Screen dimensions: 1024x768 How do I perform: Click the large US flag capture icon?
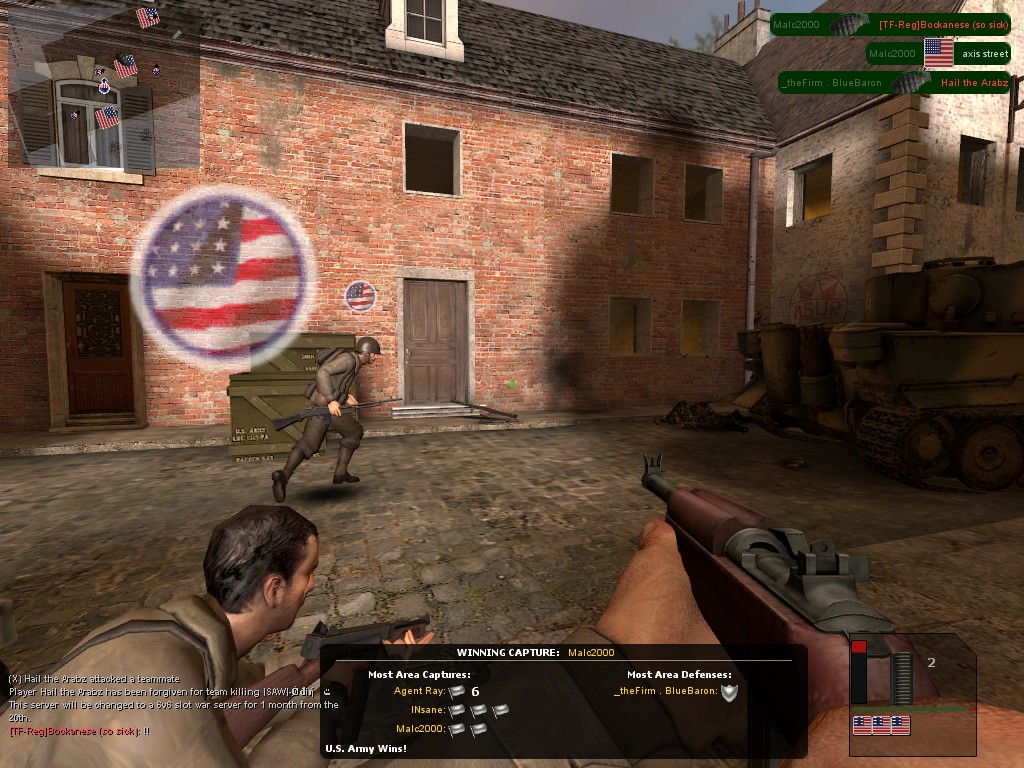click(223, 274)
